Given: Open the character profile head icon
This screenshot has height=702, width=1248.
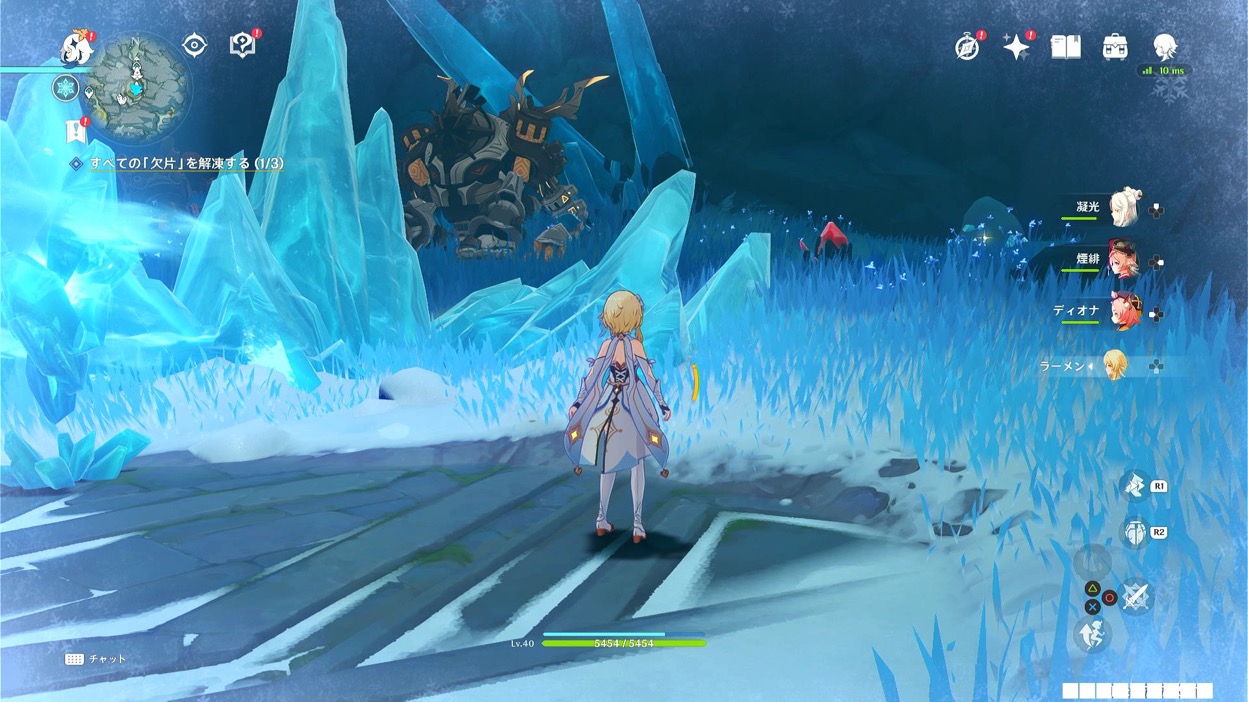Looking at the screenshot, I should click(x=1164, y=47).
